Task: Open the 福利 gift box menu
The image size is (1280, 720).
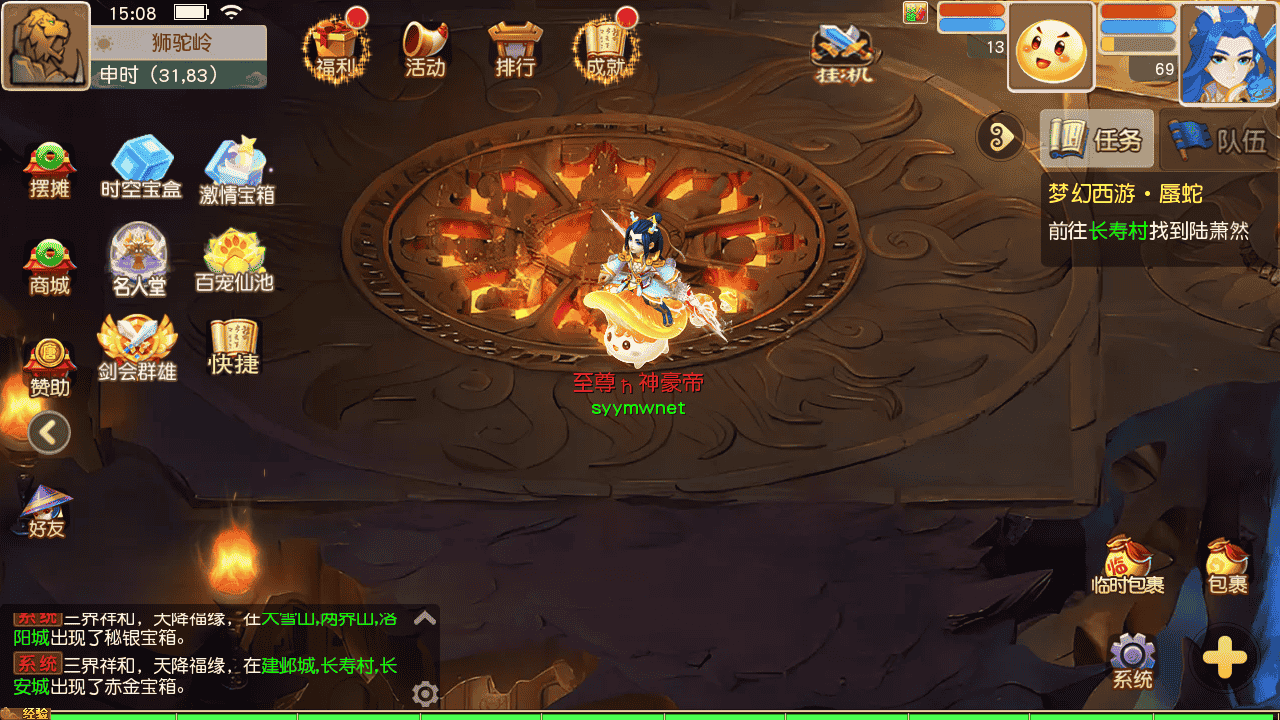Action: tap(336, 48)
